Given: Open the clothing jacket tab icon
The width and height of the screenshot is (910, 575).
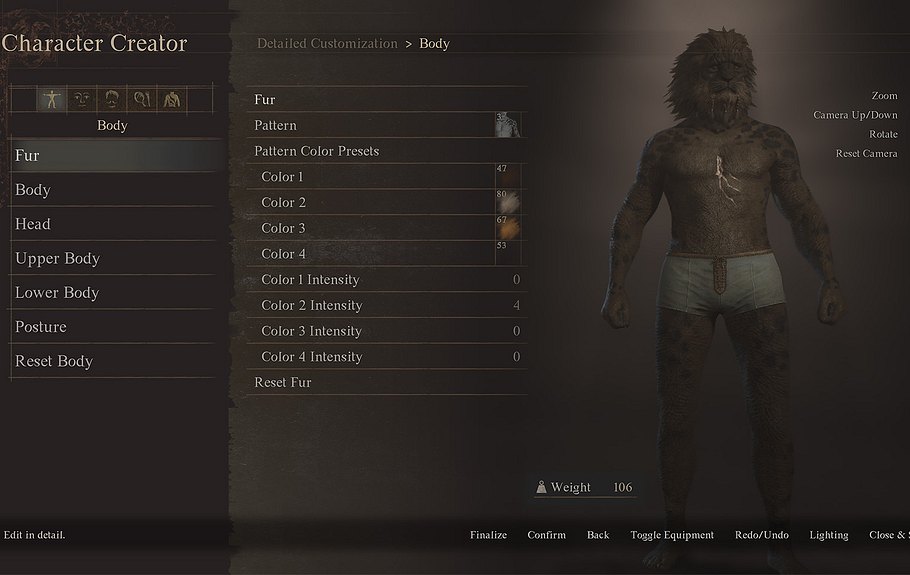Looking at the screenshot, I should tap(172, 99).
